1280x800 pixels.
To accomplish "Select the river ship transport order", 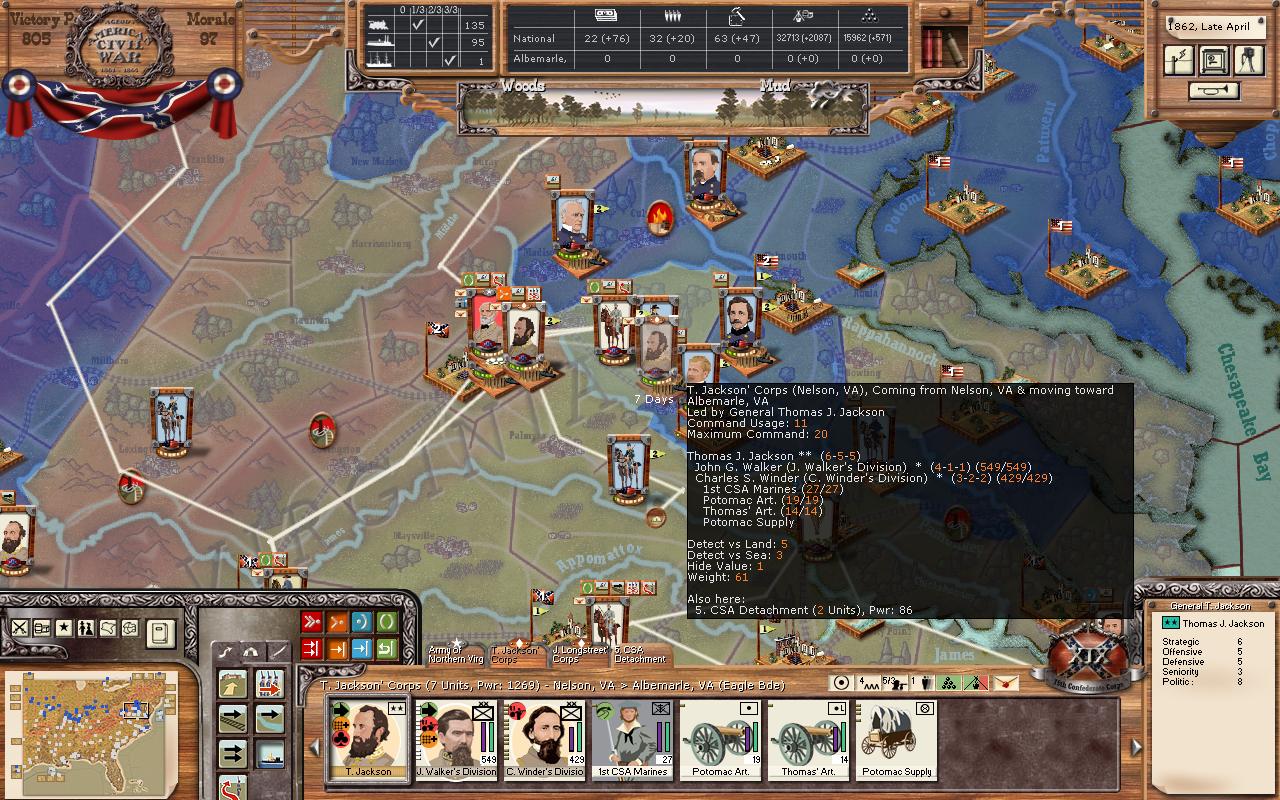I will point(269,753).
